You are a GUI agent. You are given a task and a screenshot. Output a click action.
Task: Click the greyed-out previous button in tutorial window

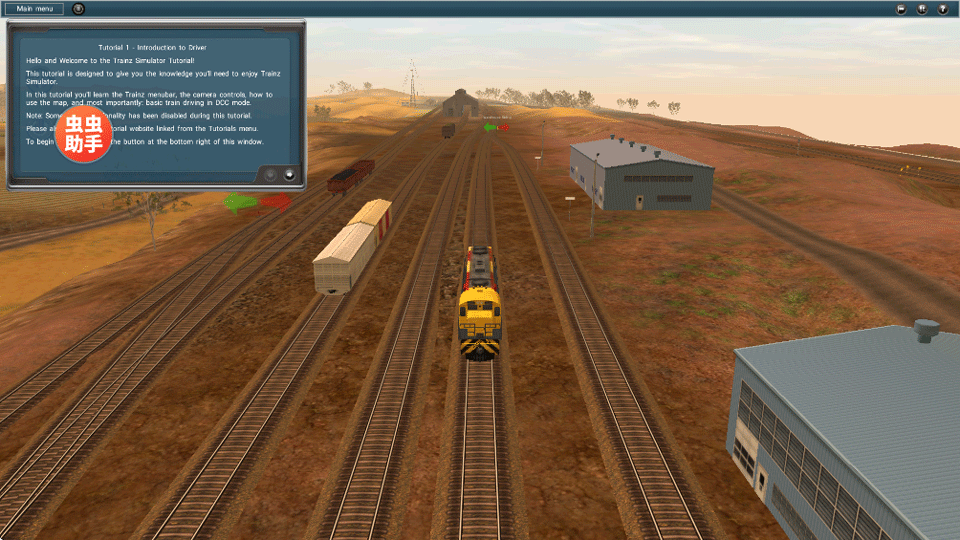click(x=270, y=174)
